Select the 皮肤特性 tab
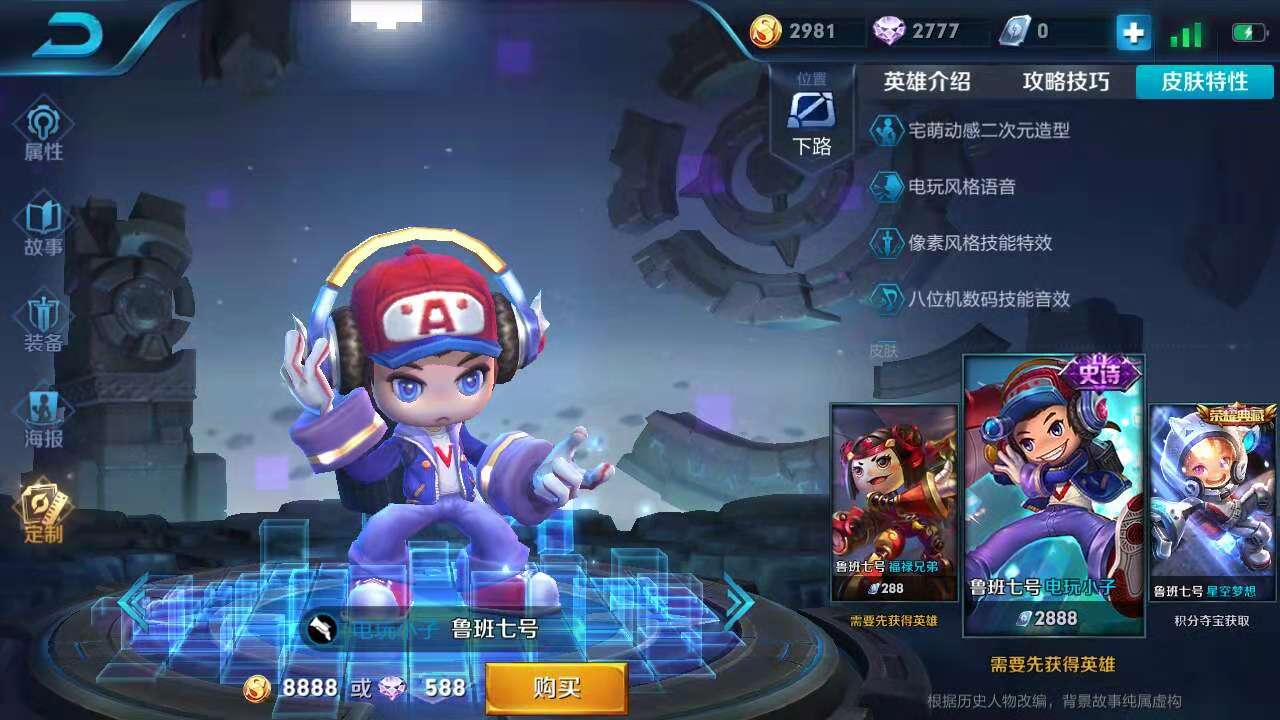 1204,83
